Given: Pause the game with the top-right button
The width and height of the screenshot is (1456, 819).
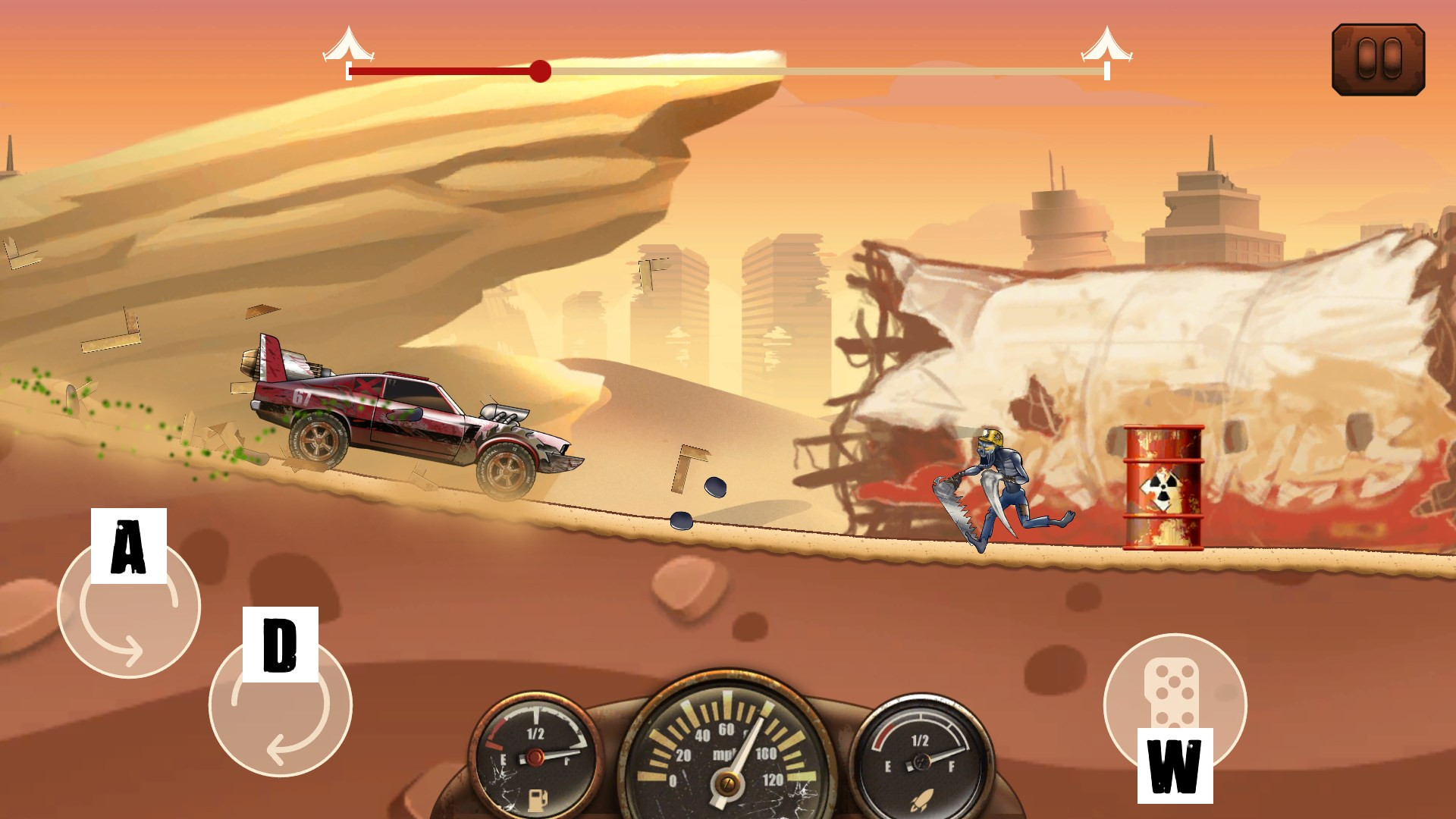Looking at the screenshot, I should pos(1378,59).
